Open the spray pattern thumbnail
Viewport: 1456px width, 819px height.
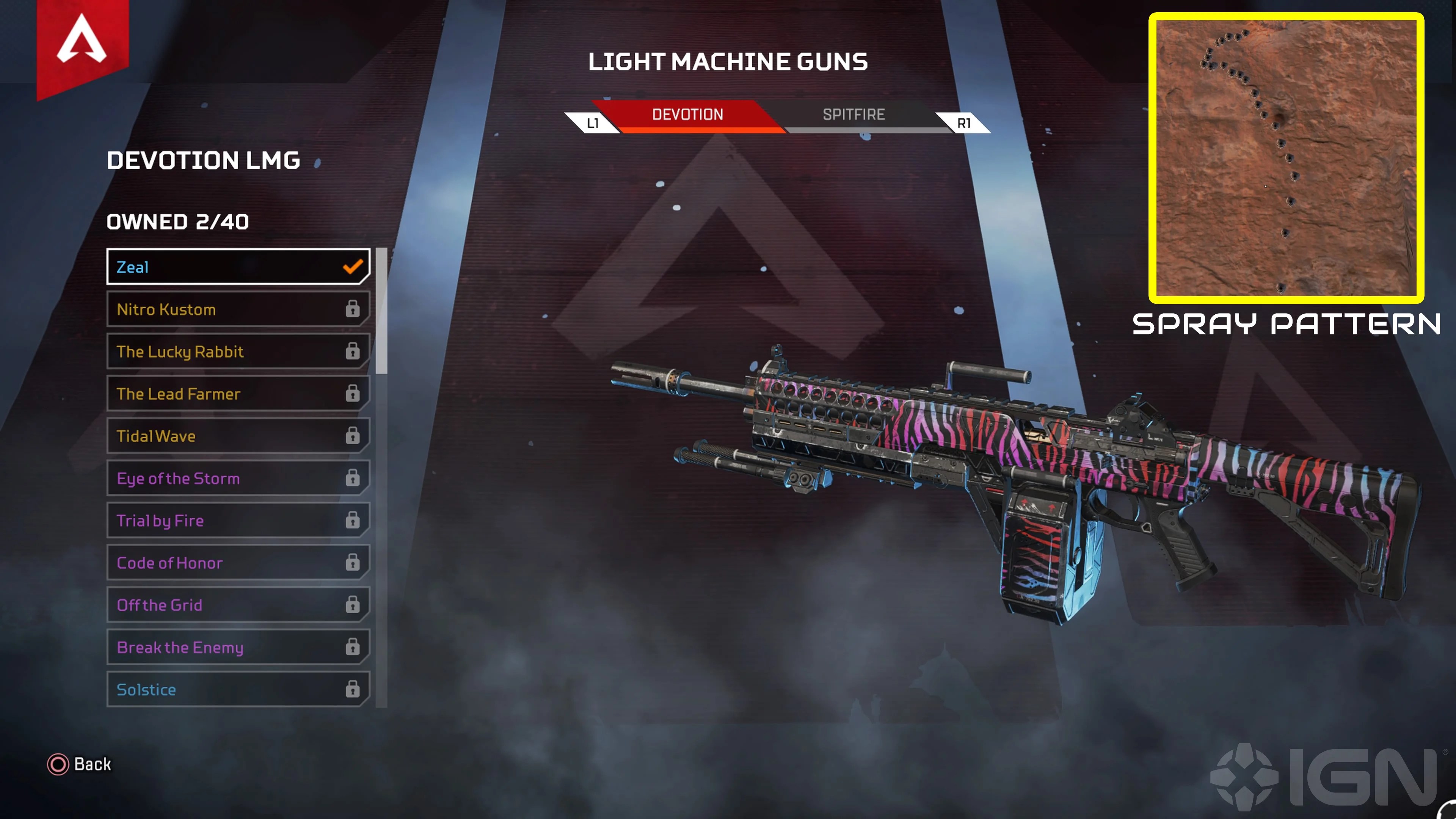(x=1286, y=158)
